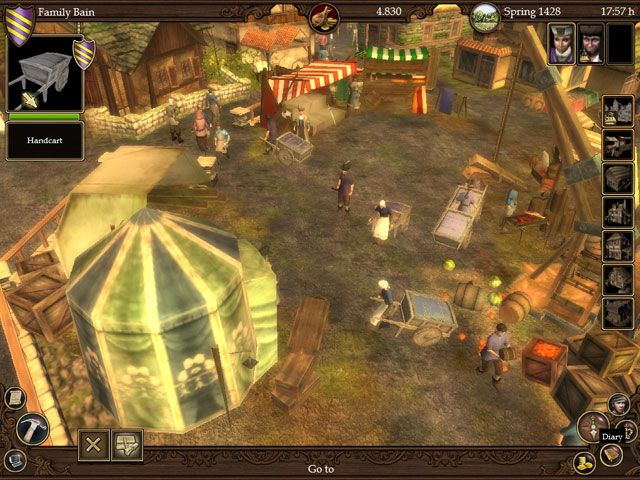Open the hammer build menu
The image size is (640, 480).
[31, 428]
